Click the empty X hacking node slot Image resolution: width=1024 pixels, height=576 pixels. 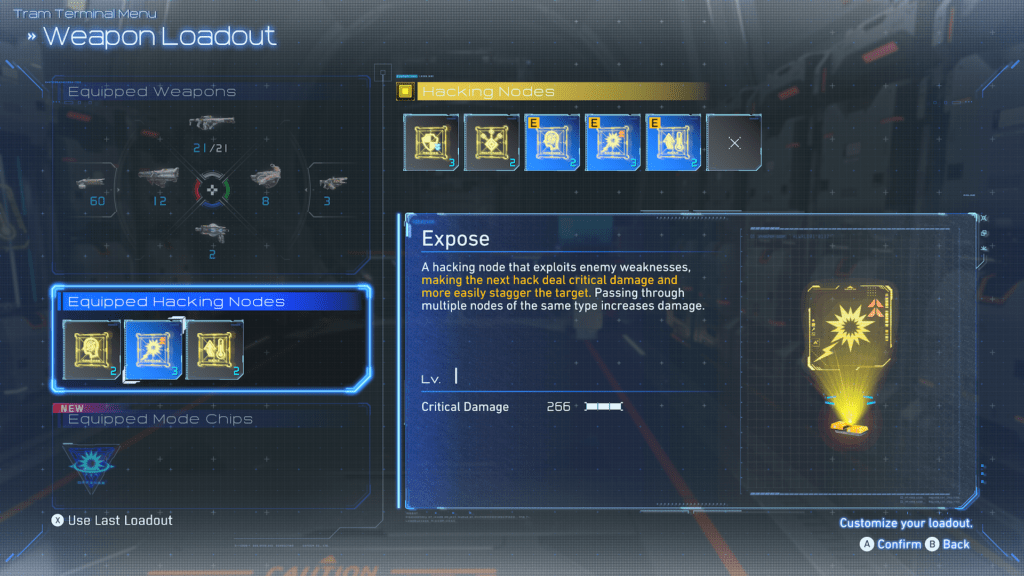(x=734, y=143)
